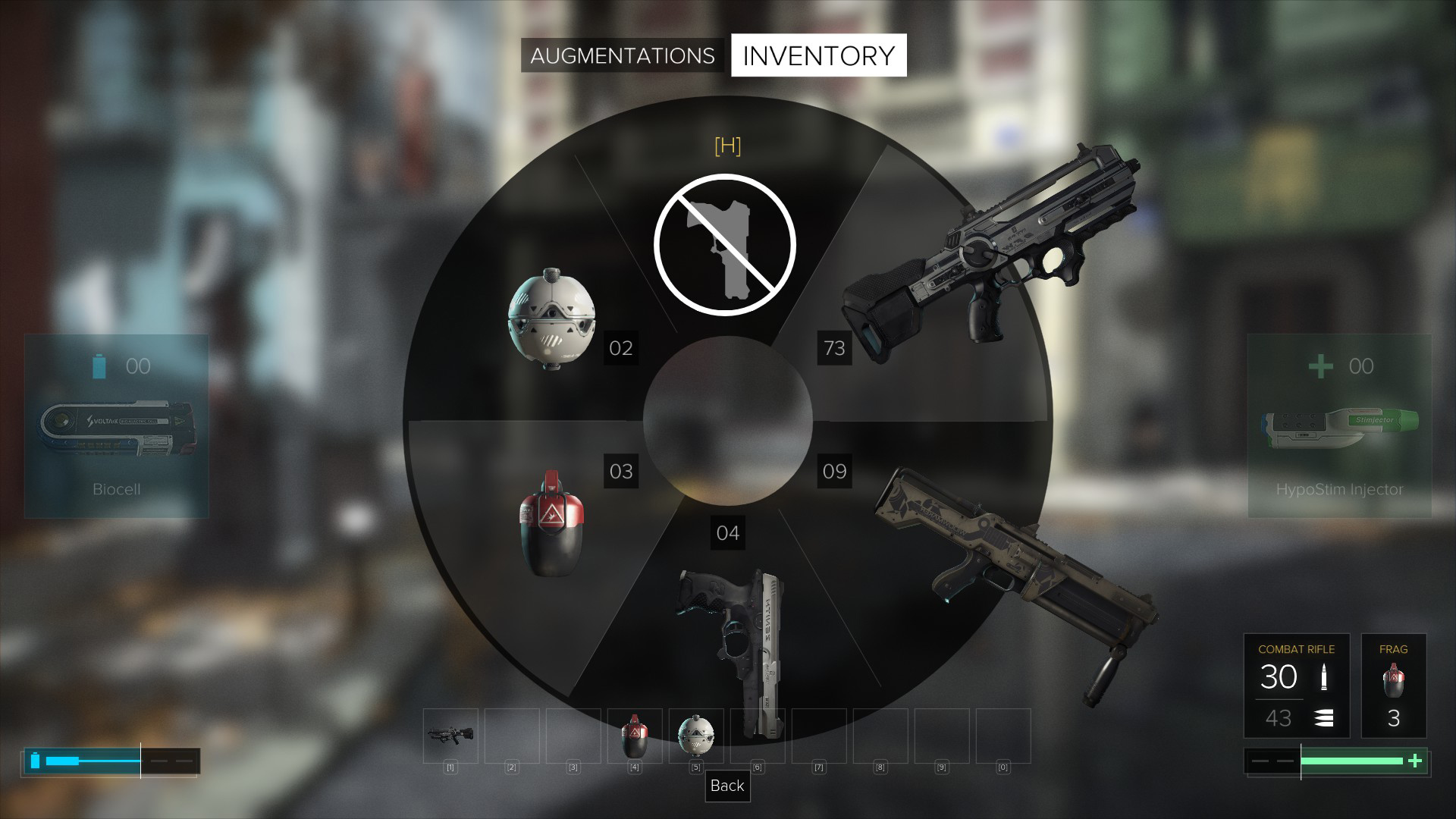Select the combat rifle hotbar slot
1456x819 pixels.
tap(450, 735)
